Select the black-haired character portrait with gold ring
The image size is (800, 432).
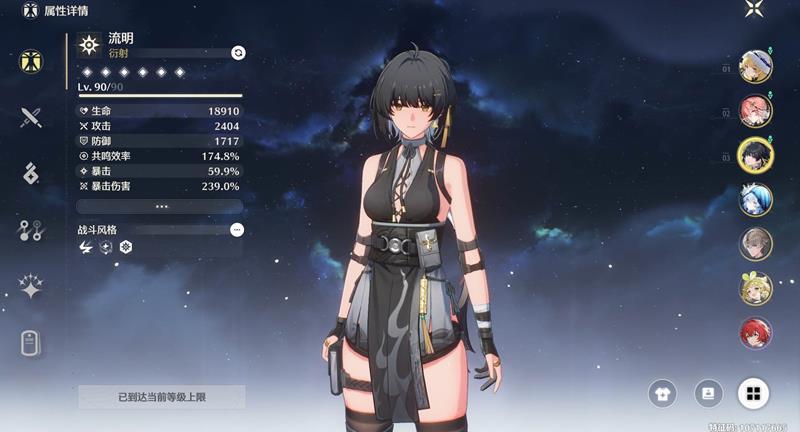755,155
